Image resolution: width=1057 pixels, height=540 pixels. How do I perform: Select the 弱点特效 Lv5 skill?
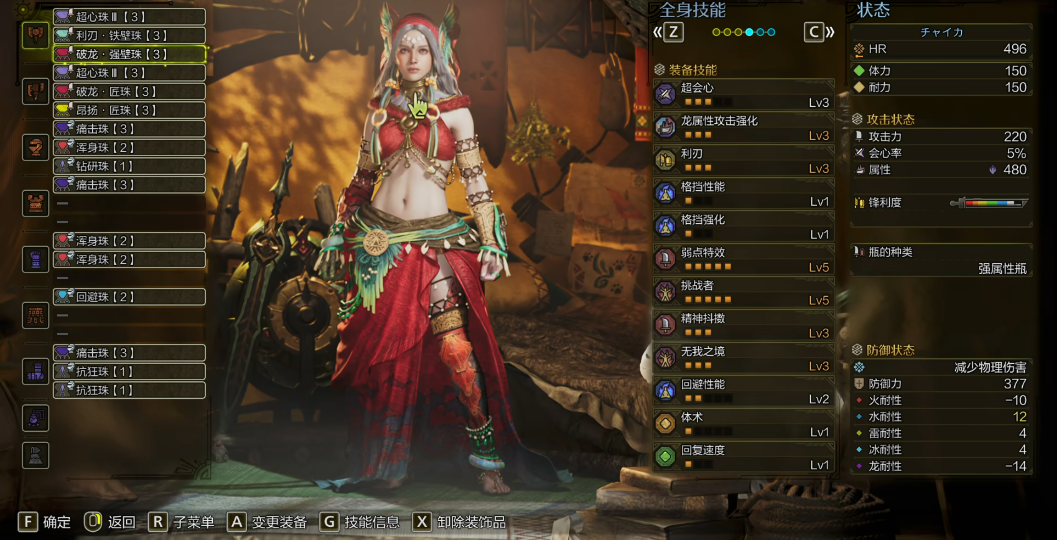tap(743, 260)
